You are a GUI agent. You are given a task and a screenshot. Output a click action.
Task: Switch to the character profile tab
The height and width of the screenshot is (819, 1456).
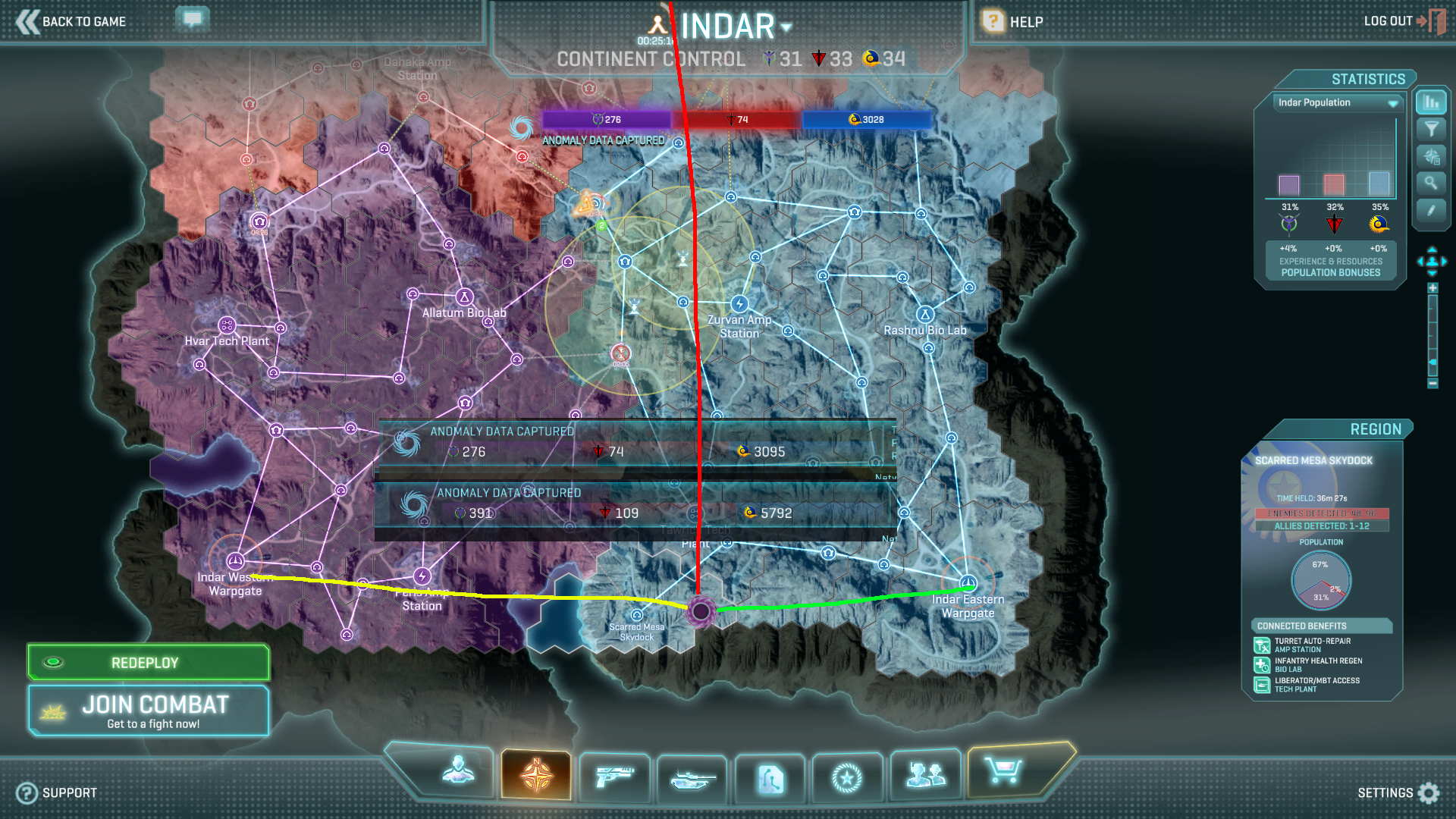tap(457, 775)
